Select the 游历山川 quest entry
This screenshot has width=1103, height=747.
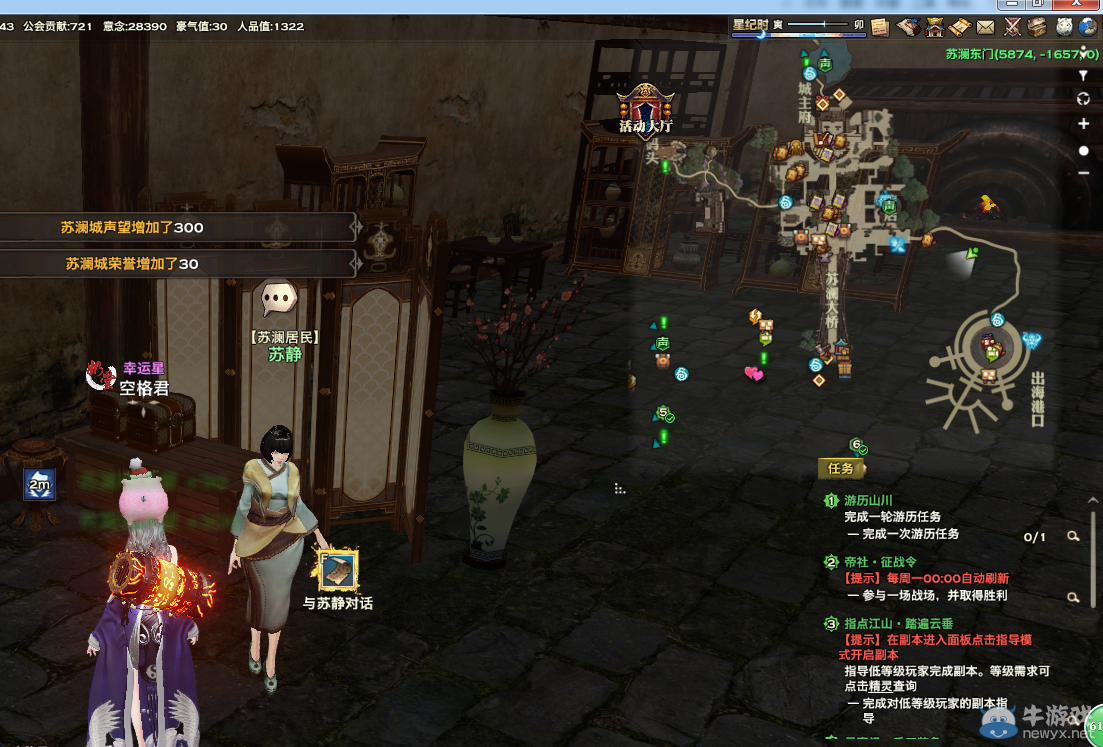867,501
